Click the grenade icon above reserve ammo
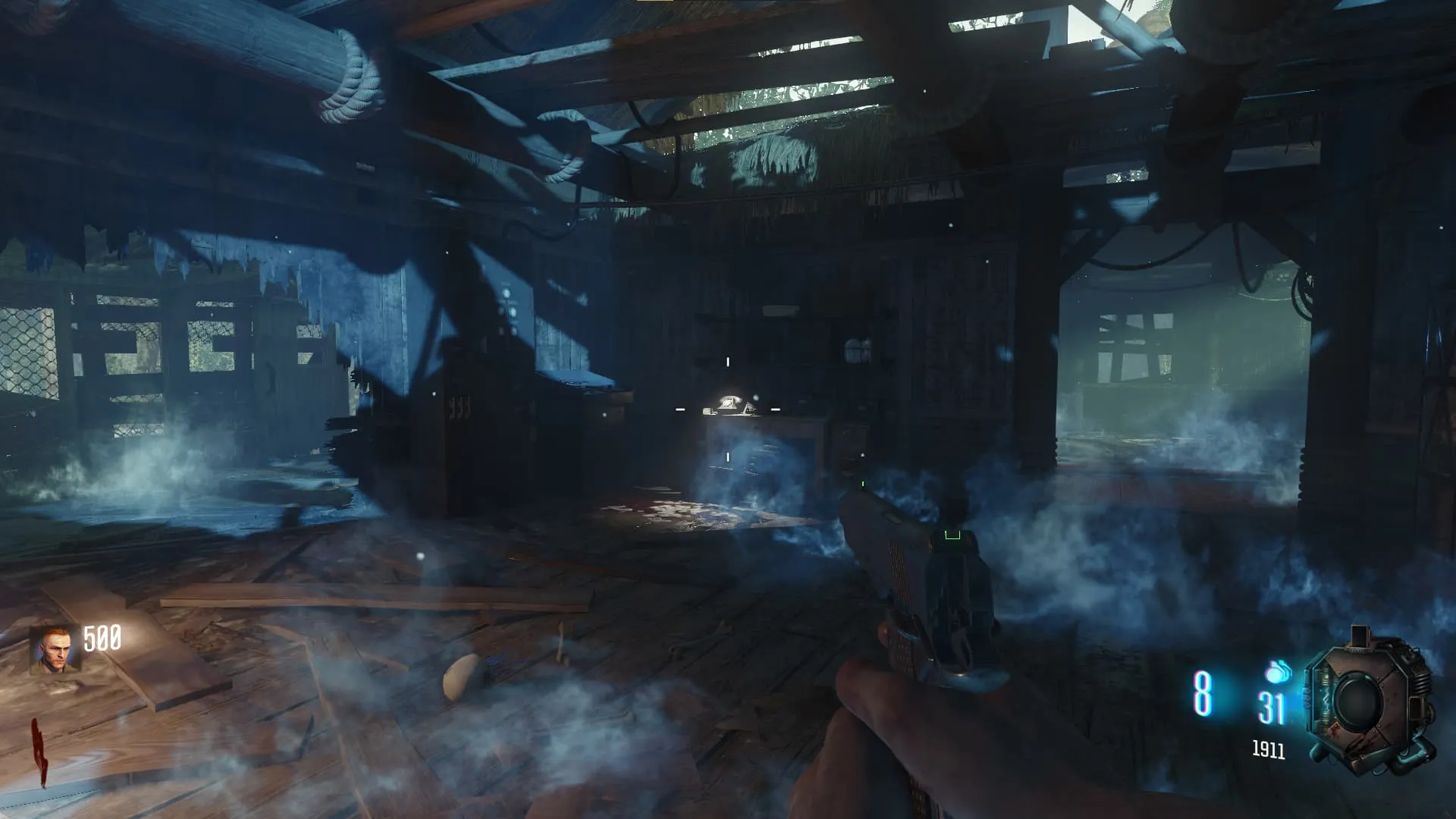This screenshot has height=819, width=1456. coord(1278,672)
